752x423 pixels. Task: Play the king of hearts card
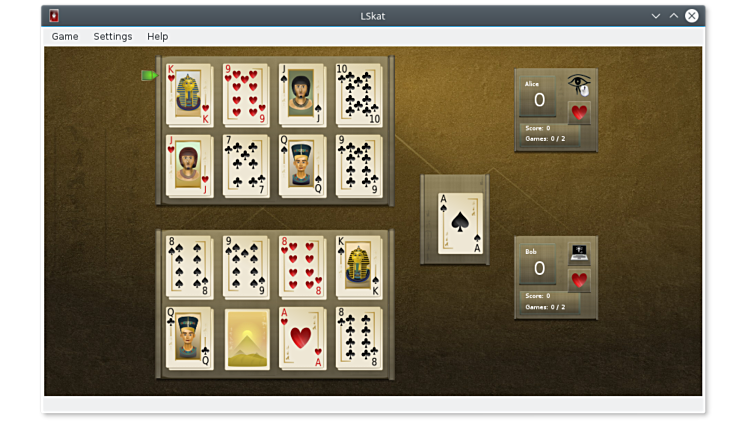coord(189,95)
